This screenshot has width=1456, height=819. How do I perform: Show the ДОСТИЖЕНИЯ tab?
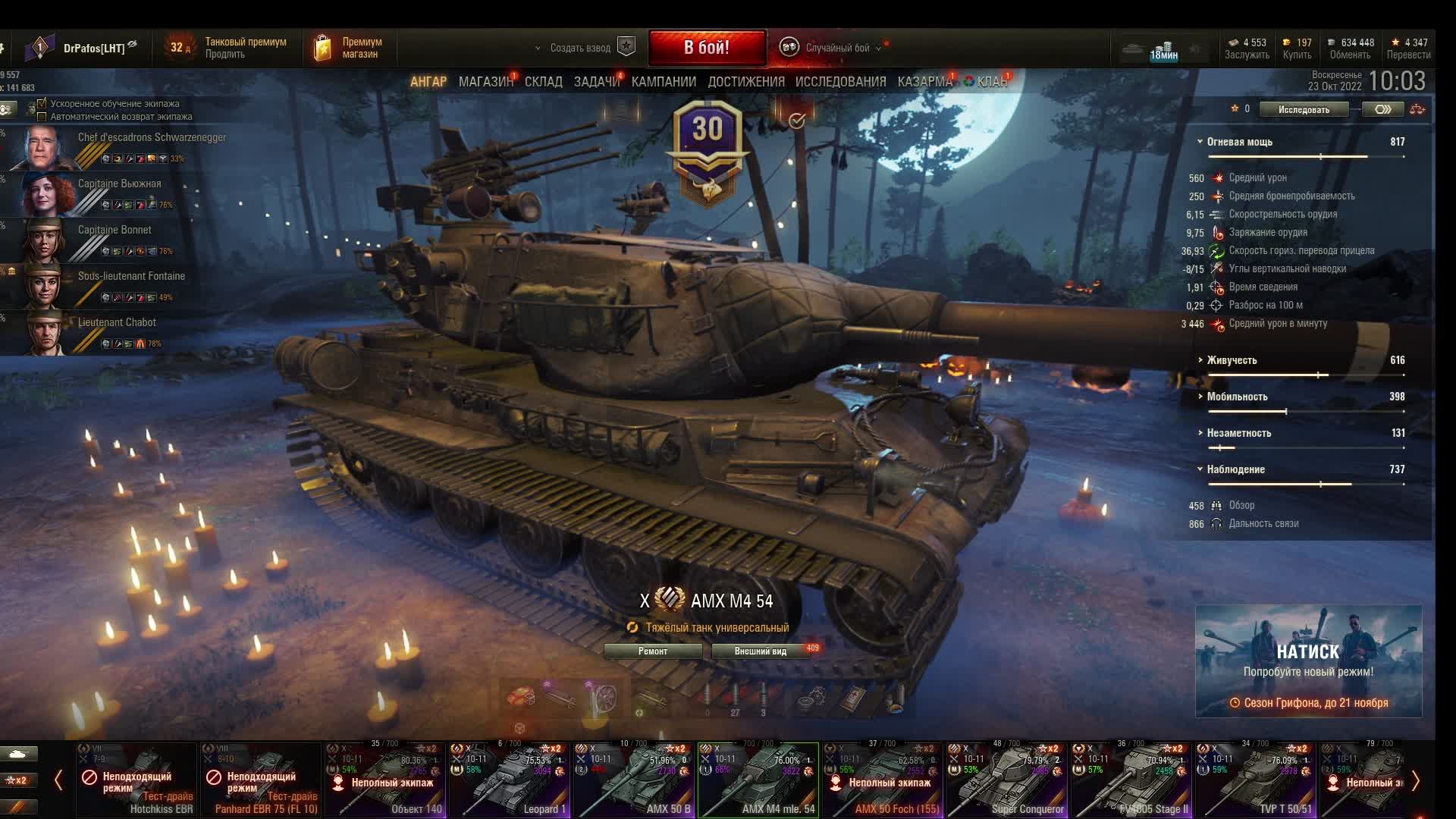pyautogui.click(x=746, y=82)
